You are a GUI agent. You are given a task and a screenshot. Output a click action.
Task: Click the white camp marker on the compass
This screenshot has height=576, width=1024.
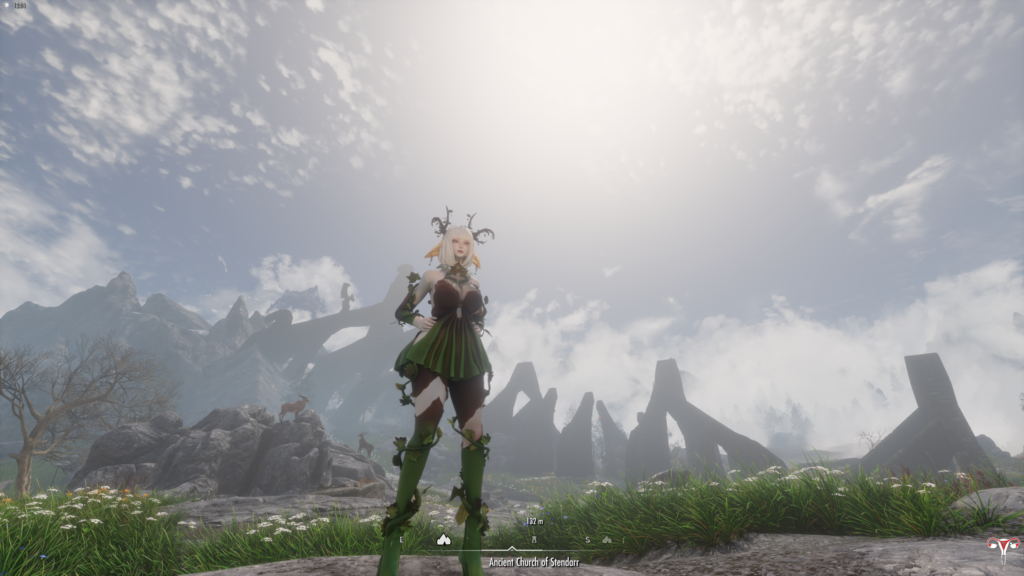click(444, 539)
